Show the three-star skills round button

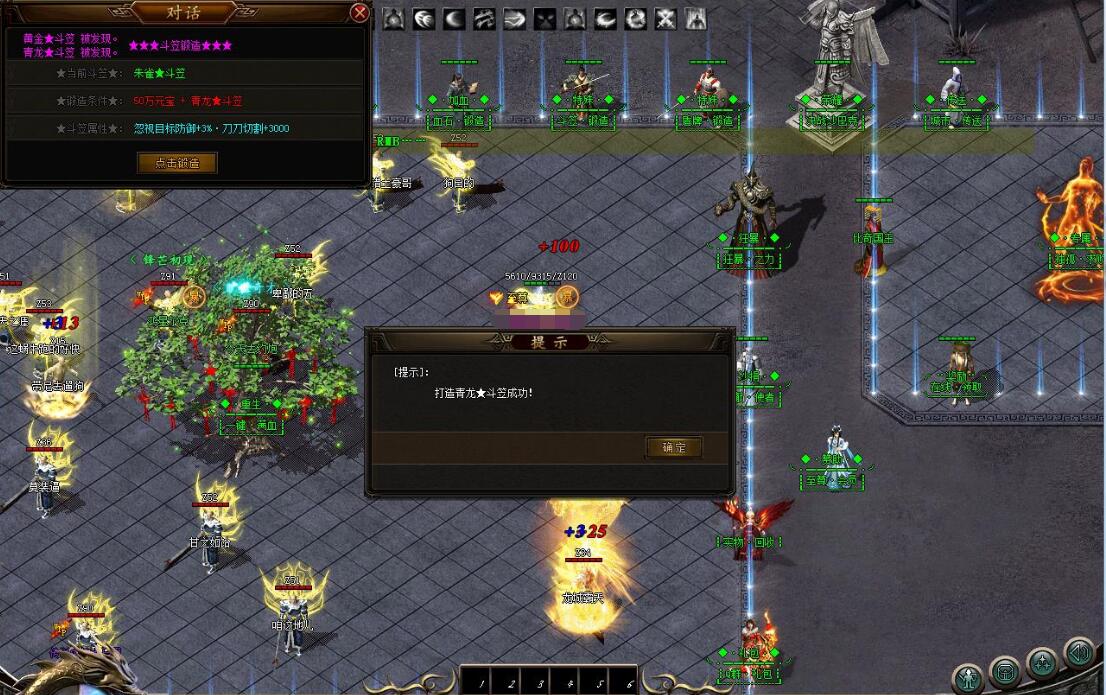tap(1042, 662)
